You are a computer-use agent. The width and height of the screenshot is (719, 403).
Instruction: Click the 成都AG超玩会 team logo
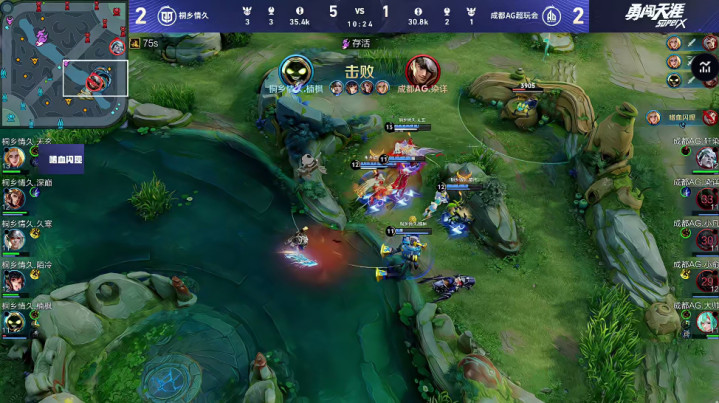click(x=550, y=15)
